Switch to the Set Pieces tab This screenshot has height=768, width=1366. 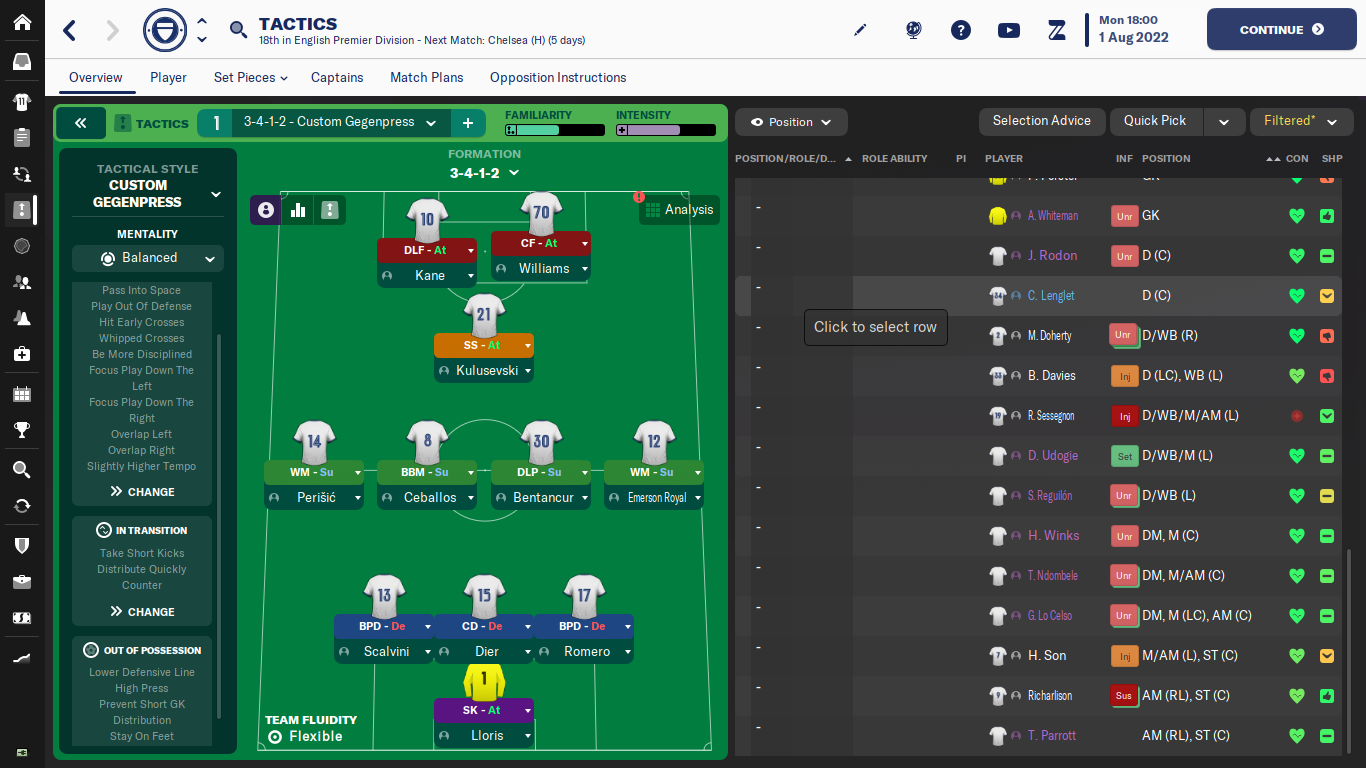243,77
